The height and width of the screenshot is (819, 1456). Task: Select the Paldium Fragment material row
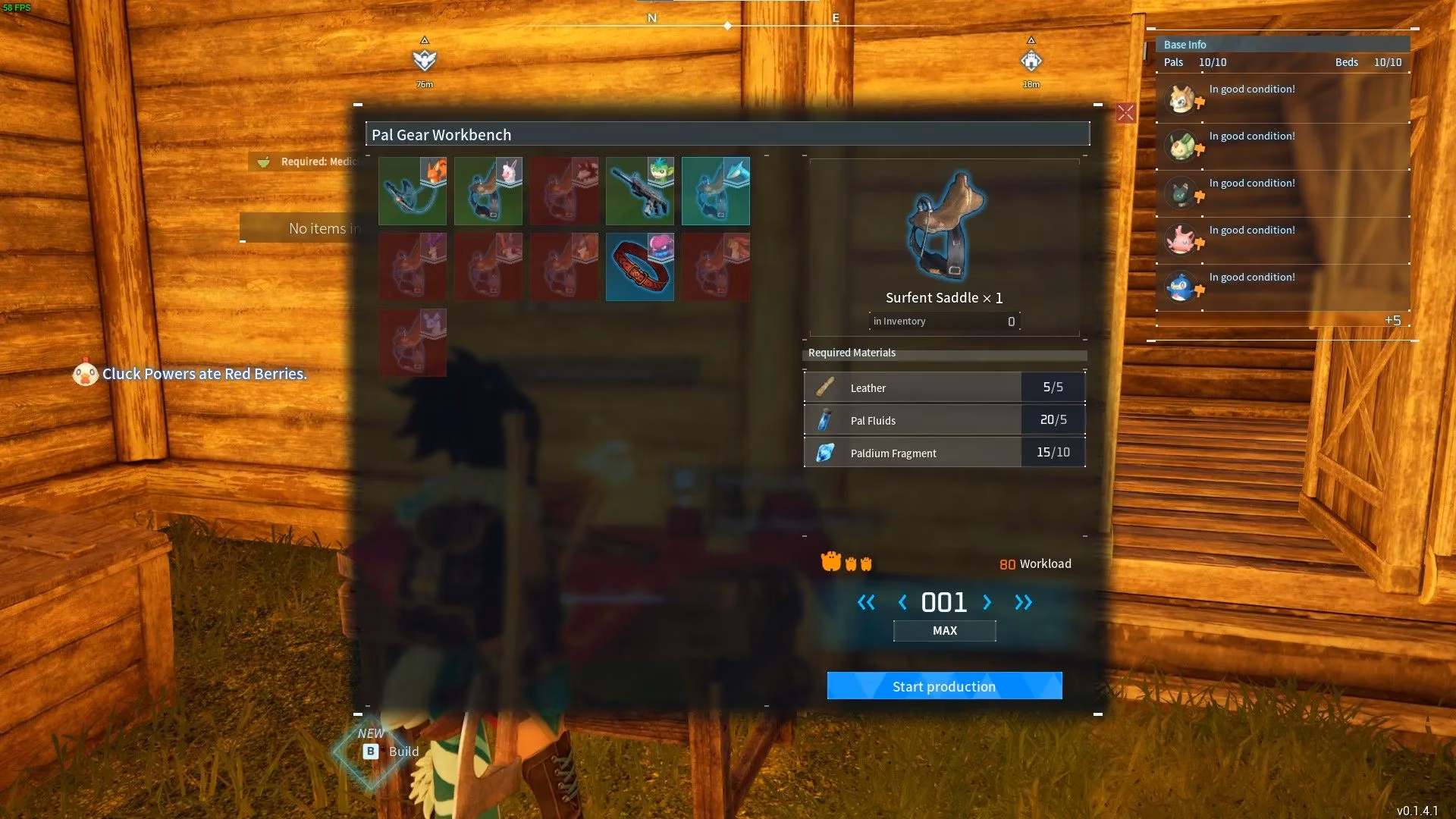point(944,453)
